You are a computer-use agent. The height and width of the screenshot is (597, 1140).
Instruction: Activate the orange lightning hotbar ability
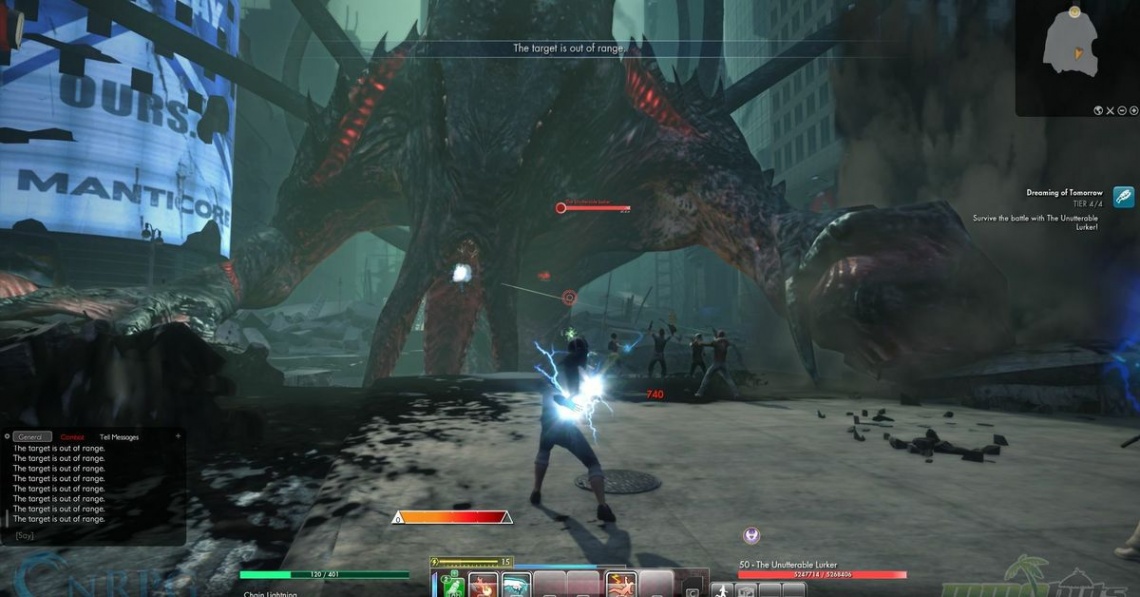620,585
